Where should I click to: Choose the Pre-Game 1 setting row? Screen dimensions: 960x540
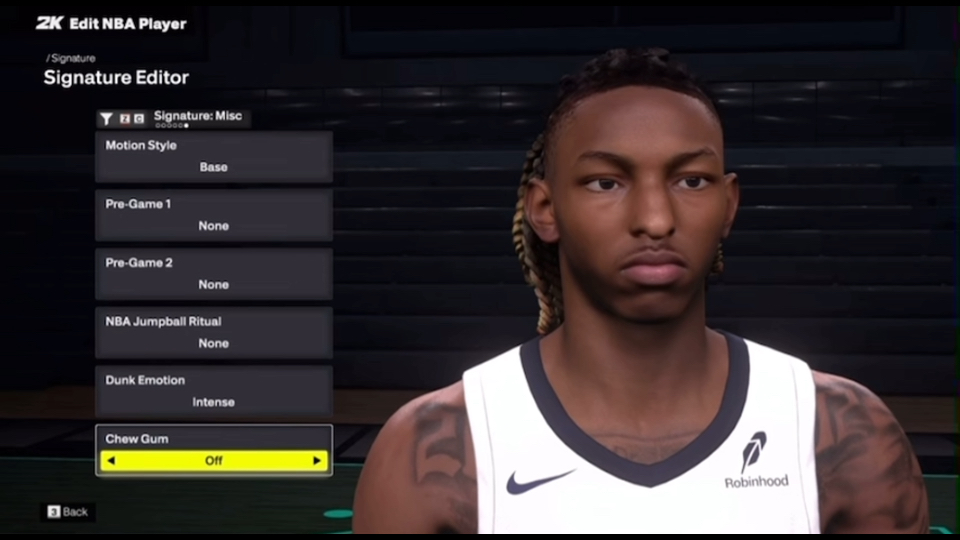(x=214, y=216)
